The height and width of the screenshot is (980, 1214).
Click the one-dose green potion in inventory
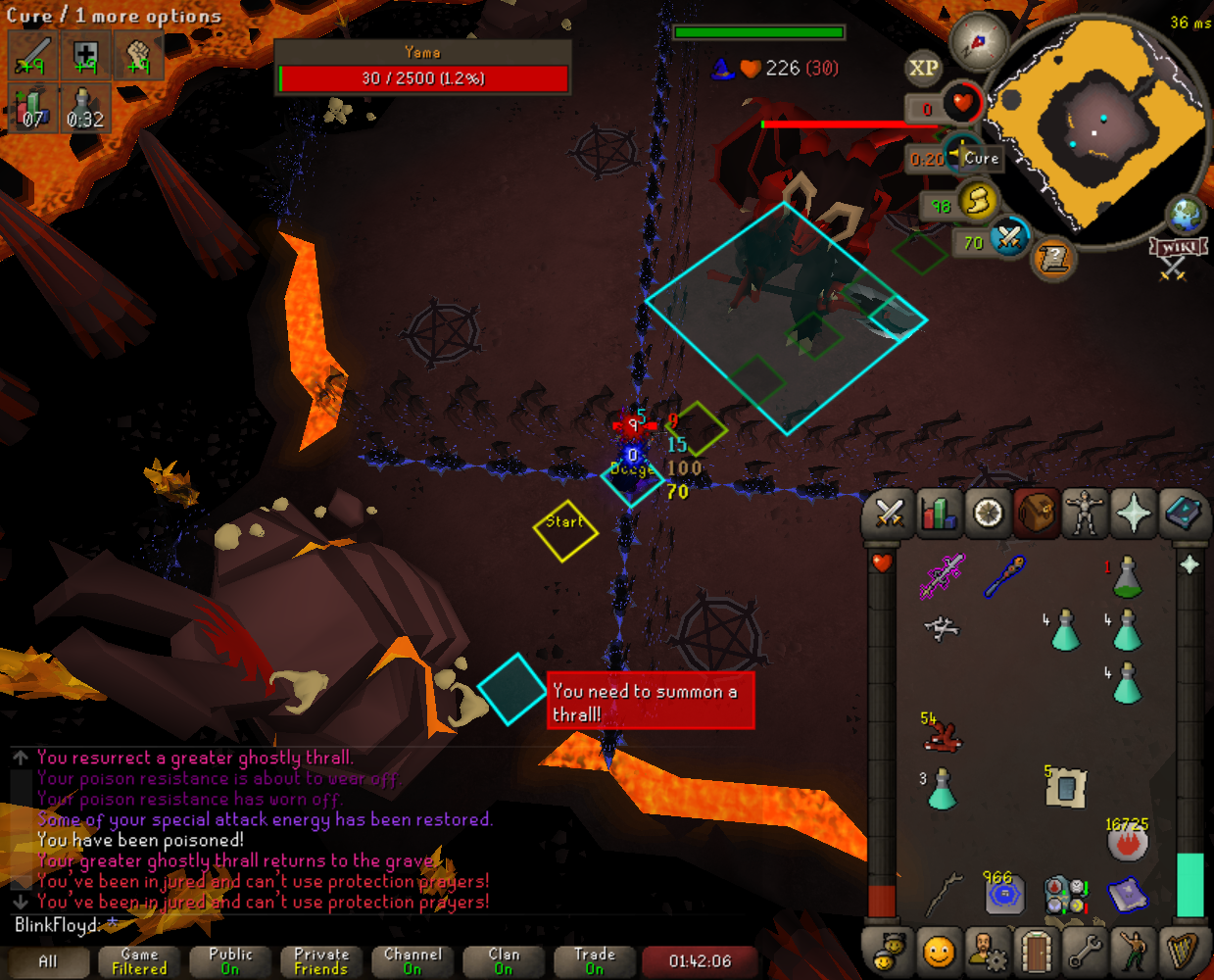(x=1127, y=577)
